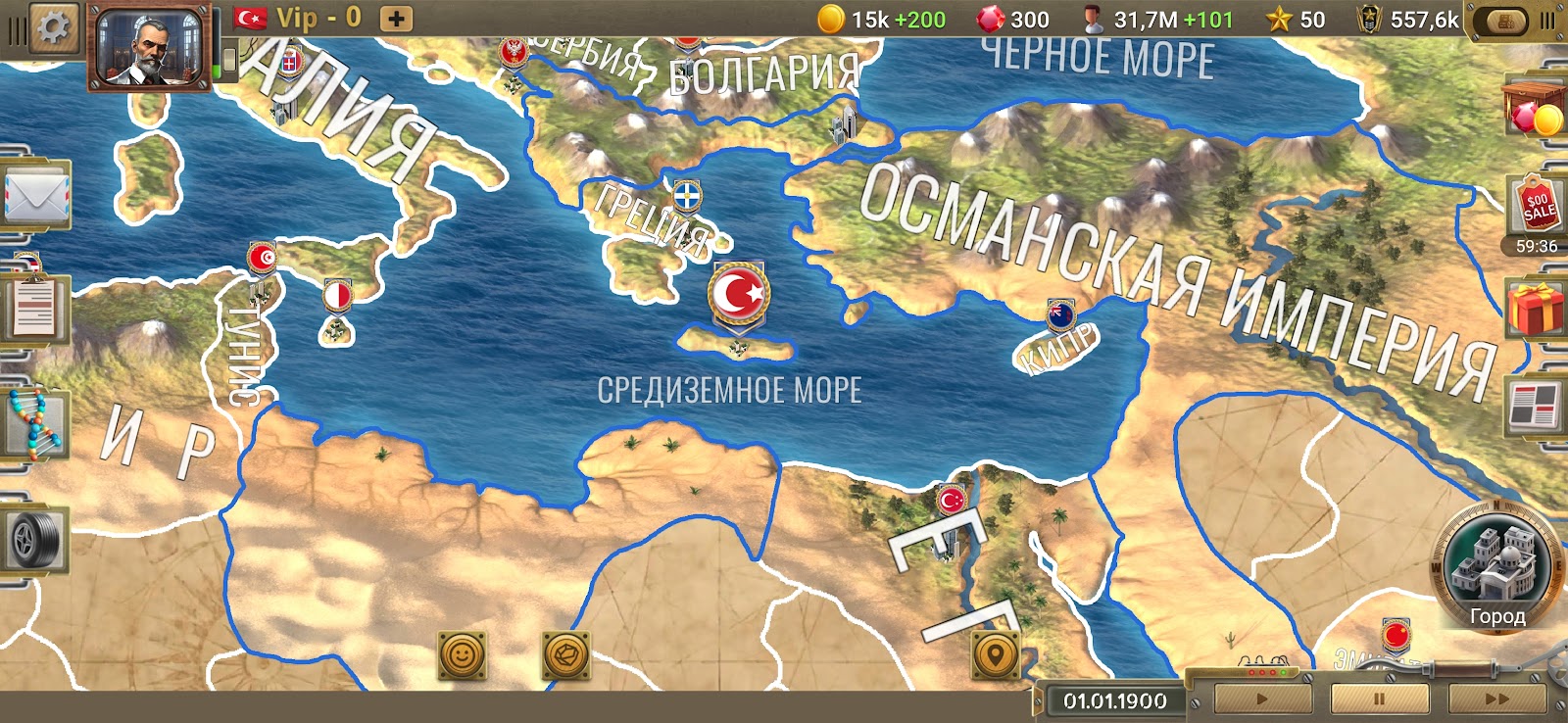Open the leader portrait profile
1568x723 pixels.
[149, 47]
